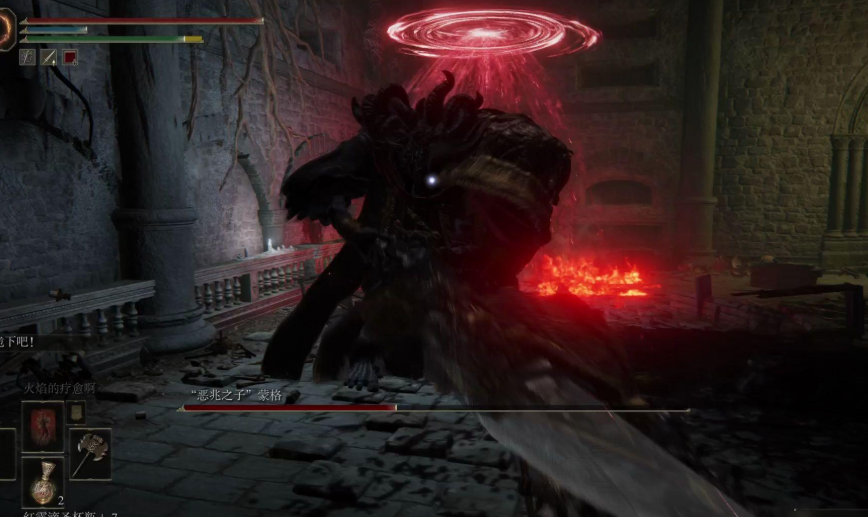Screen dimensions: 868x517
Task: Click the small talisman pouch slot
Action: point(76,411)
